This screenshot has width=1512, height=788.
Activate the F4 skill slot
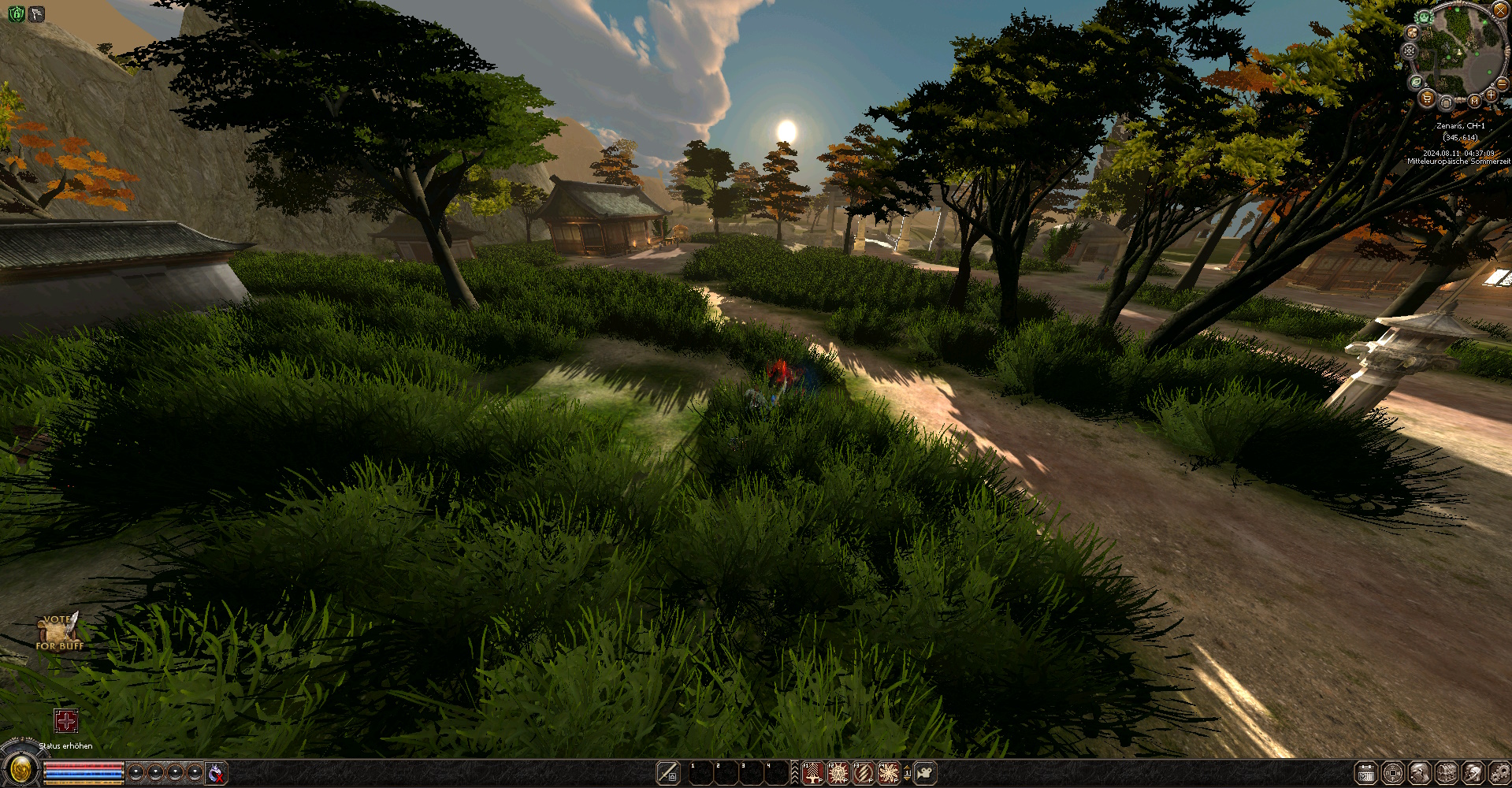pyautogui.click(x=889, y=774)
